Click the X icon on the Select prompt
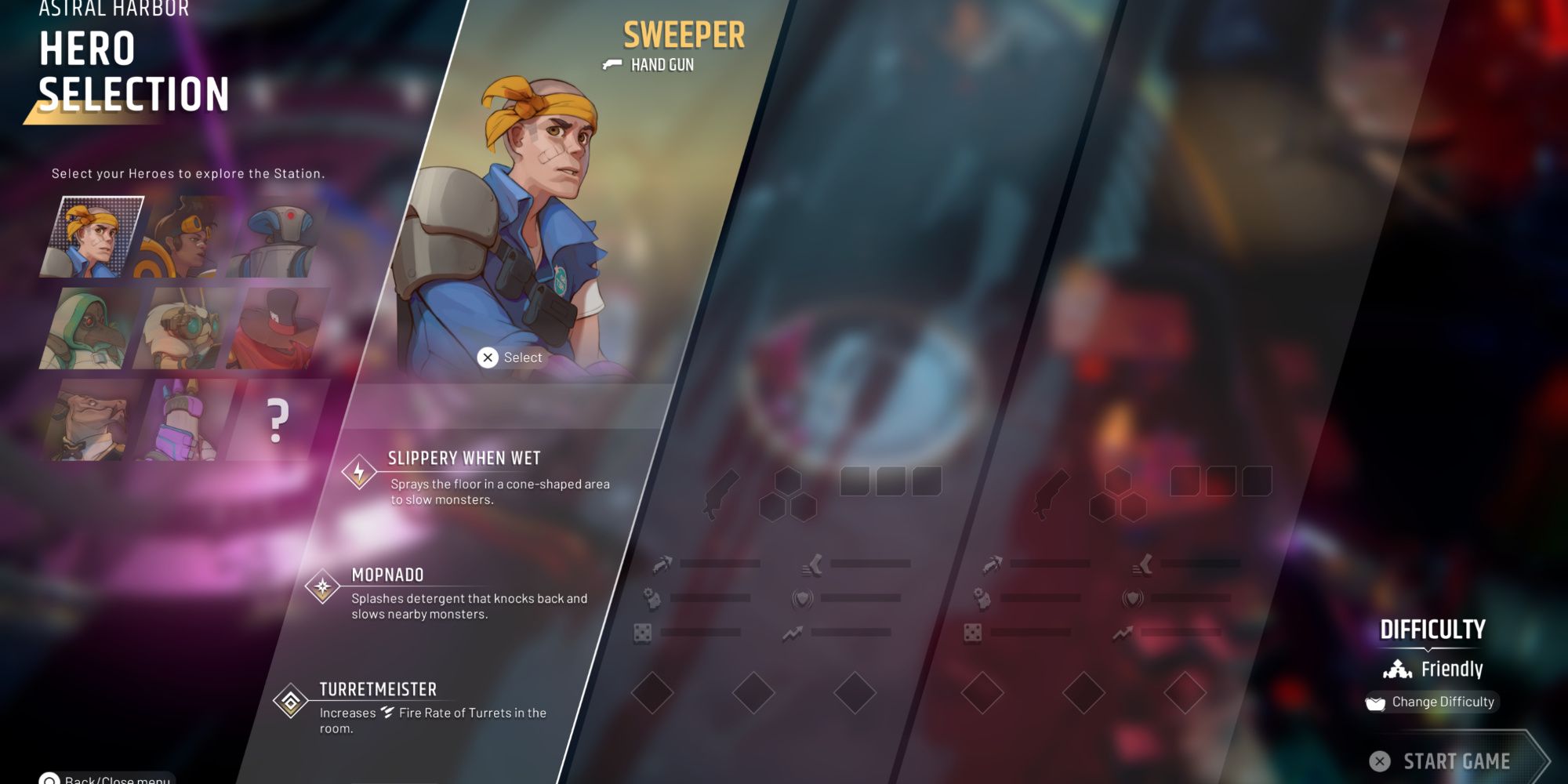The image size is (1568, 784). tap(489, 357)
